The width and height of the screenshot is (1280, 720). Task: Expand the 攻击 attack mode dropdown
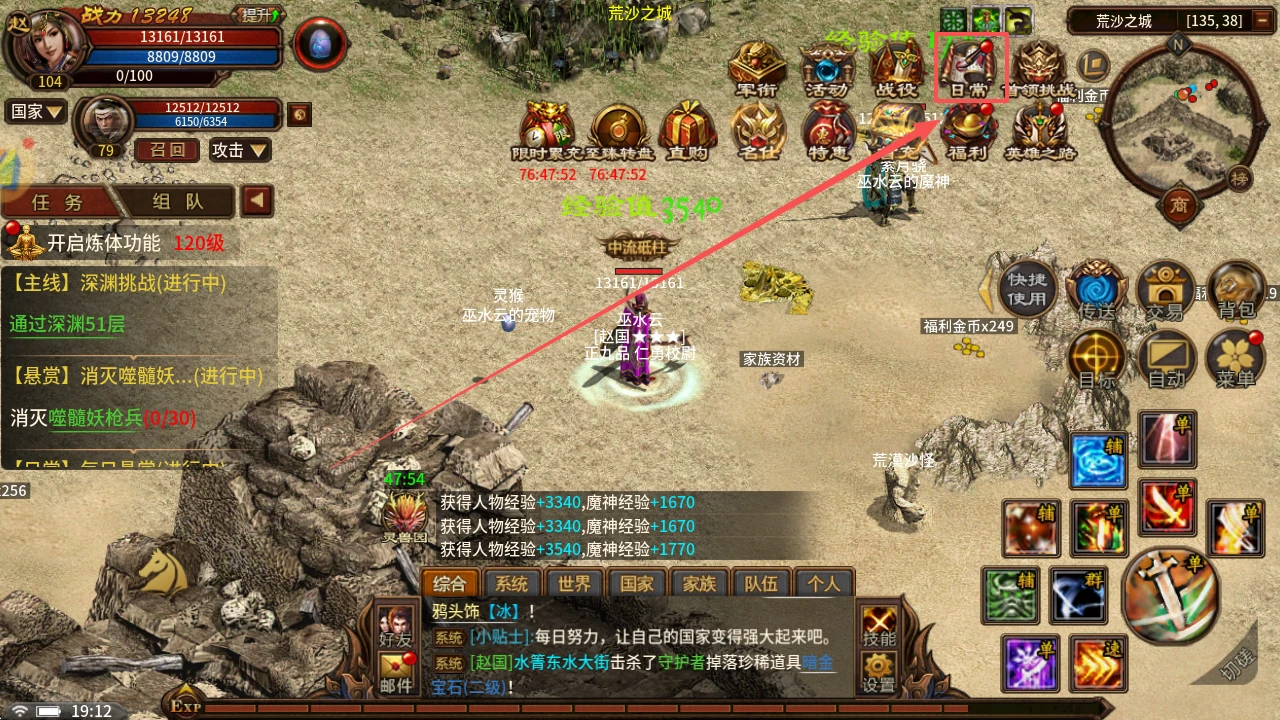coord(240,150)
